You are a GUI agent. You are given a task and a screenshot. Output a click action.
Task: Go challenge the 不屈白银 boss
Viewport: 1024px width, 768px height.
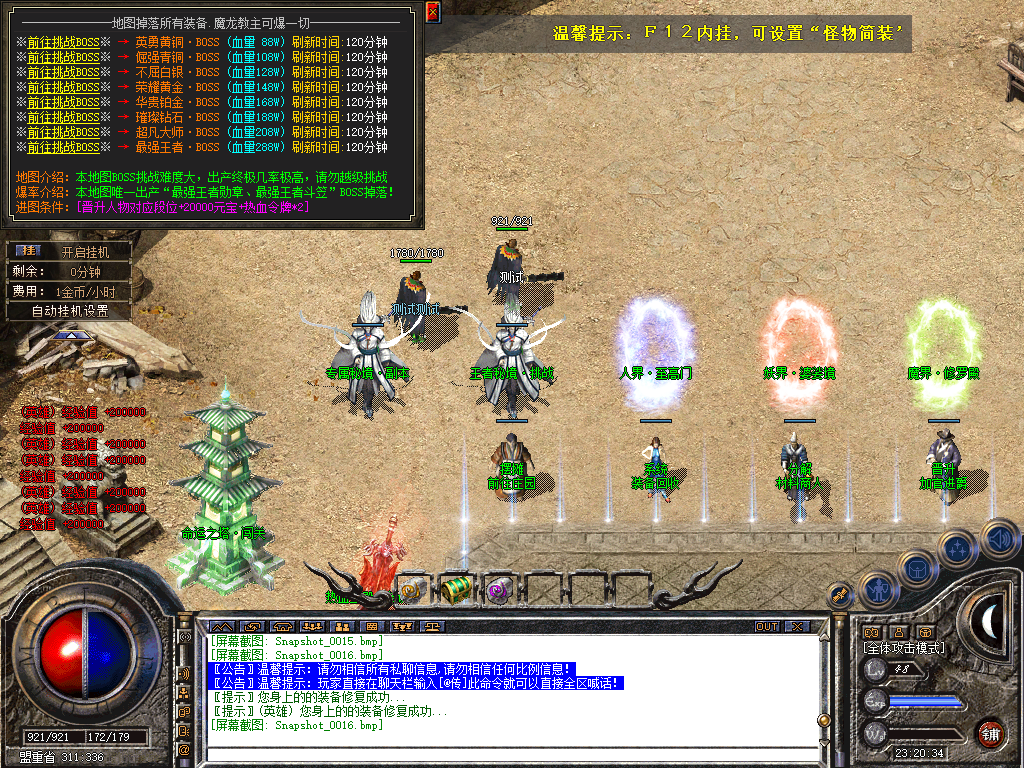point(63,73)
